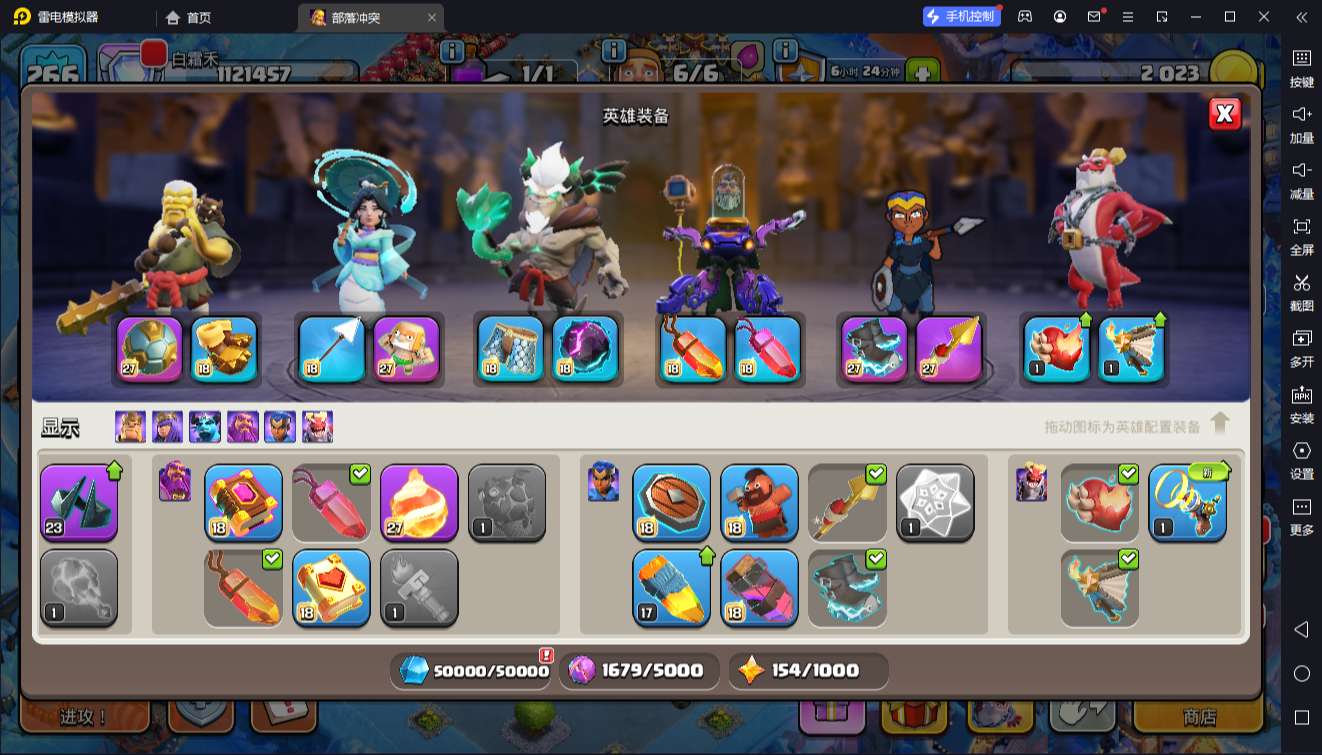The width and height of the screenshot is (1322, 755).
Task: Choose the equipped dark purple orb slot
Action: tap(585, 349)
